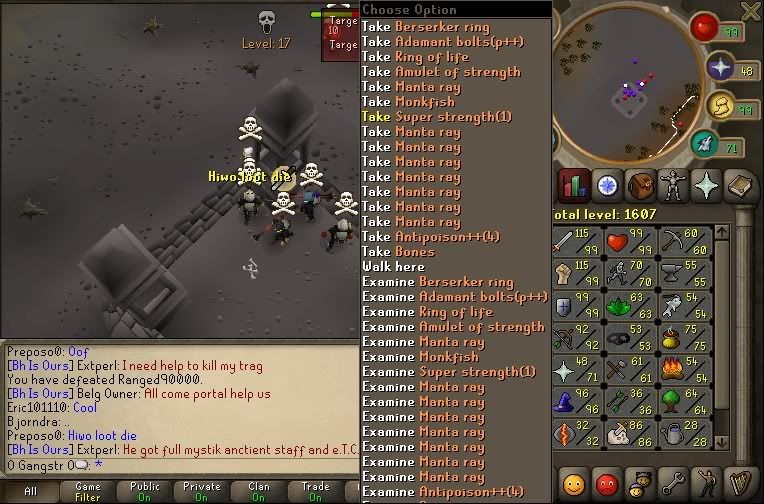The width and height of the screenshot is (764, 504).
Task: Toggle the Public chat filter button
Action: tap(145, 491)
